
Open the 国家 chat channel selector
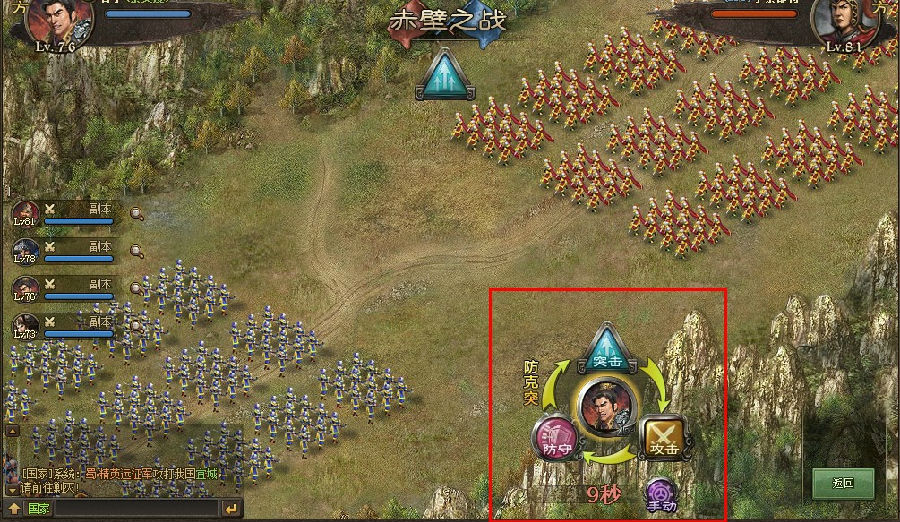point(38,509)
